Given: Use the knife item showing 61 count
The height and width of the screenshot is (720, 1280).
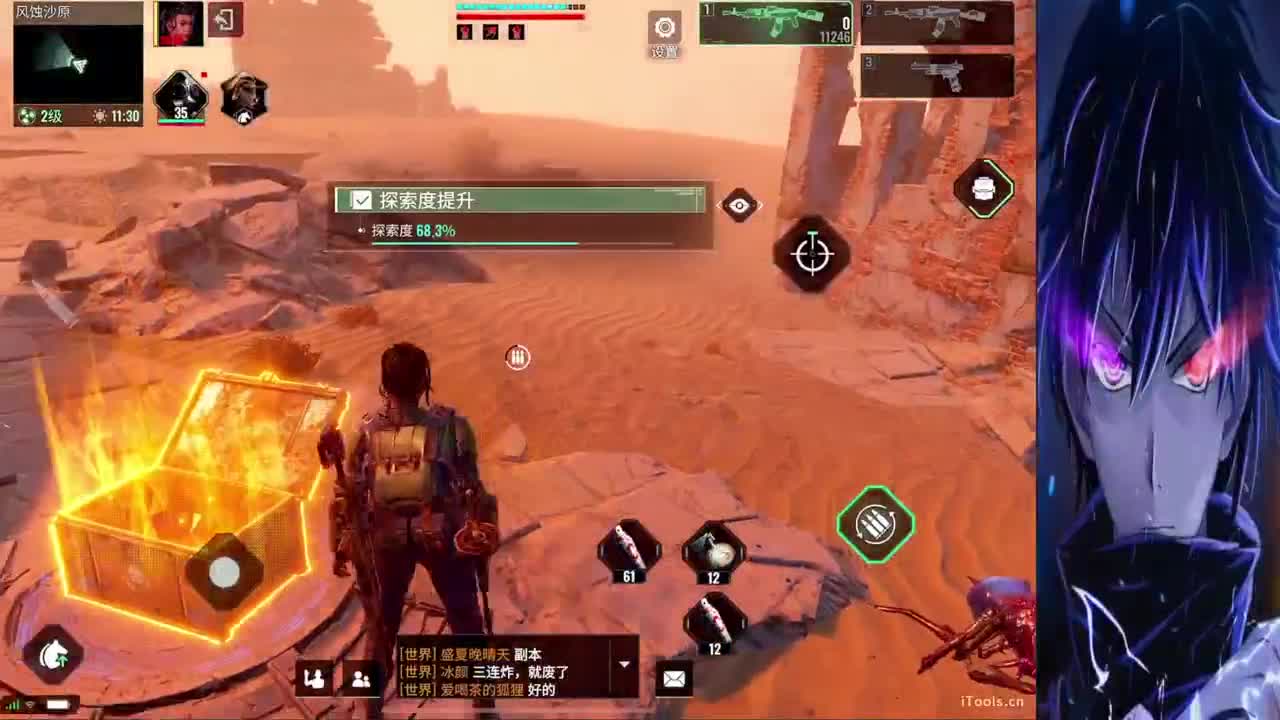Looking at the screenshot, I should pyautogui.click(x=630, y=550).
